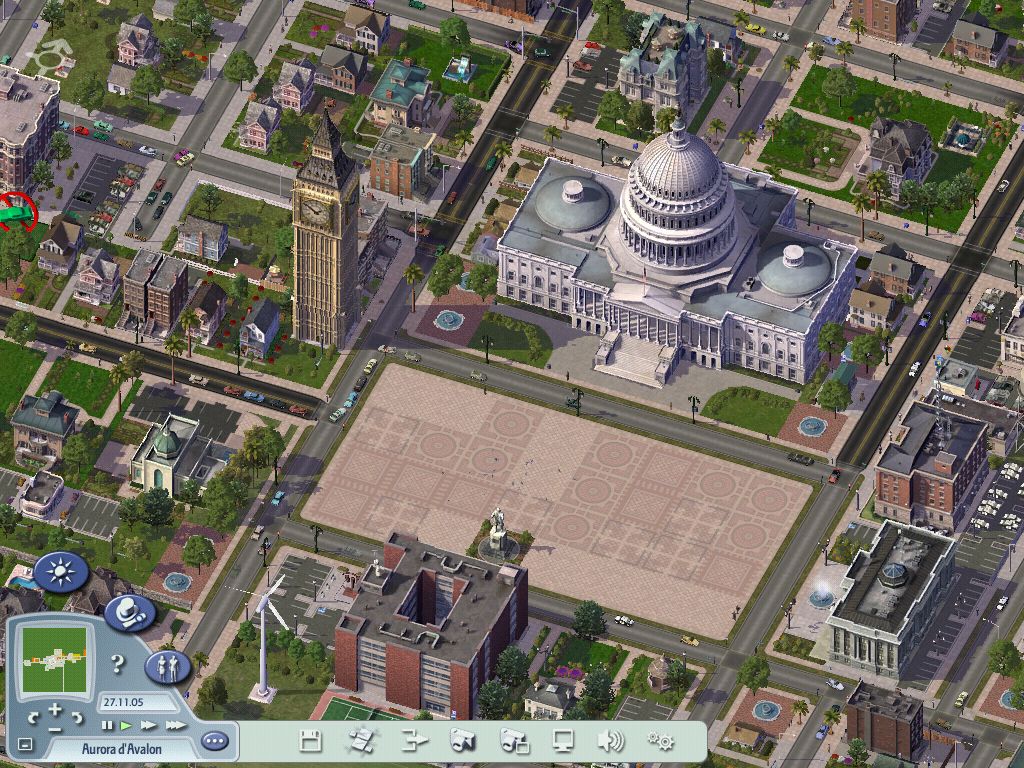Take a snapshot with the camera icon
Image resolution: width=1024 pixels, height=768 pixels.
462,741
